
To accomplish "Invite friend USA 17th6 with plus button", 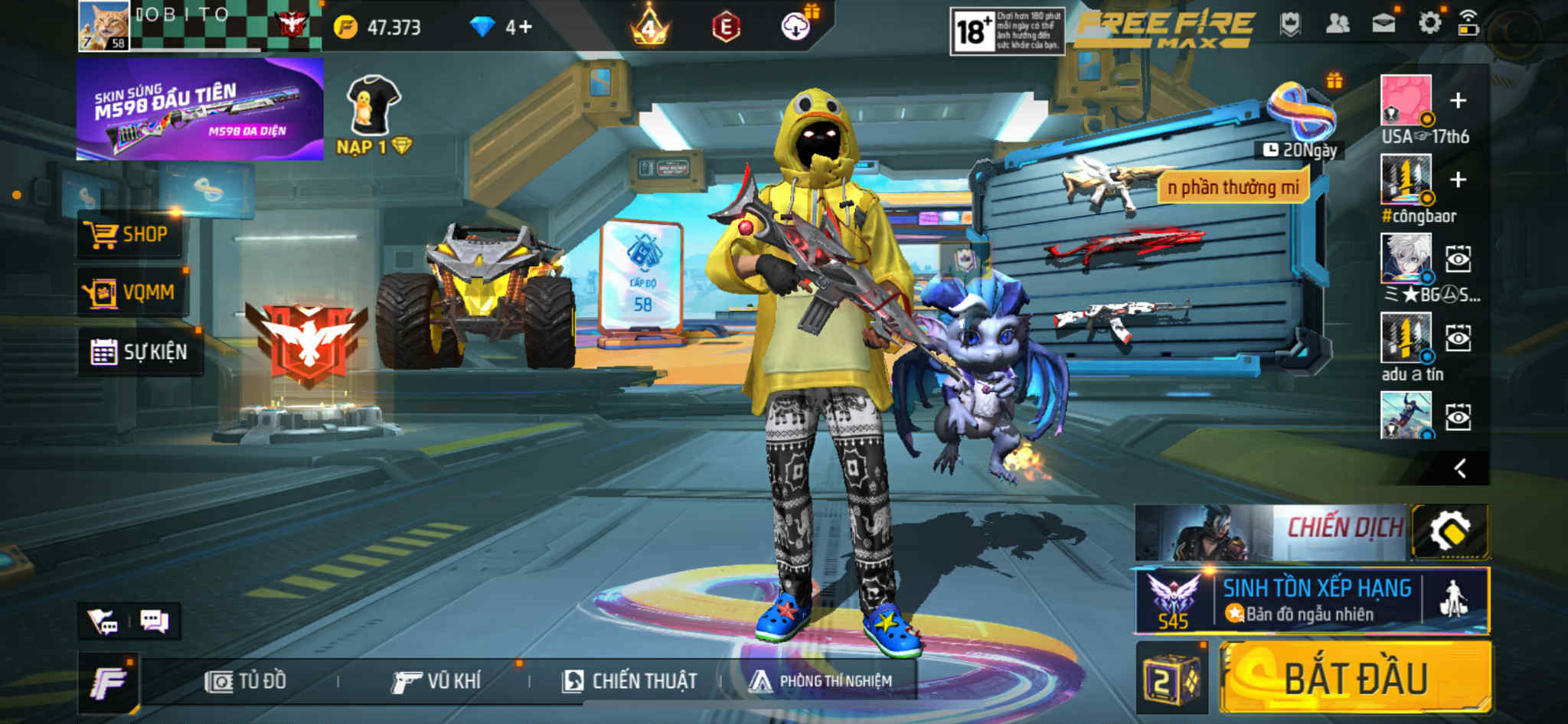I will (x=1458, y=100).
